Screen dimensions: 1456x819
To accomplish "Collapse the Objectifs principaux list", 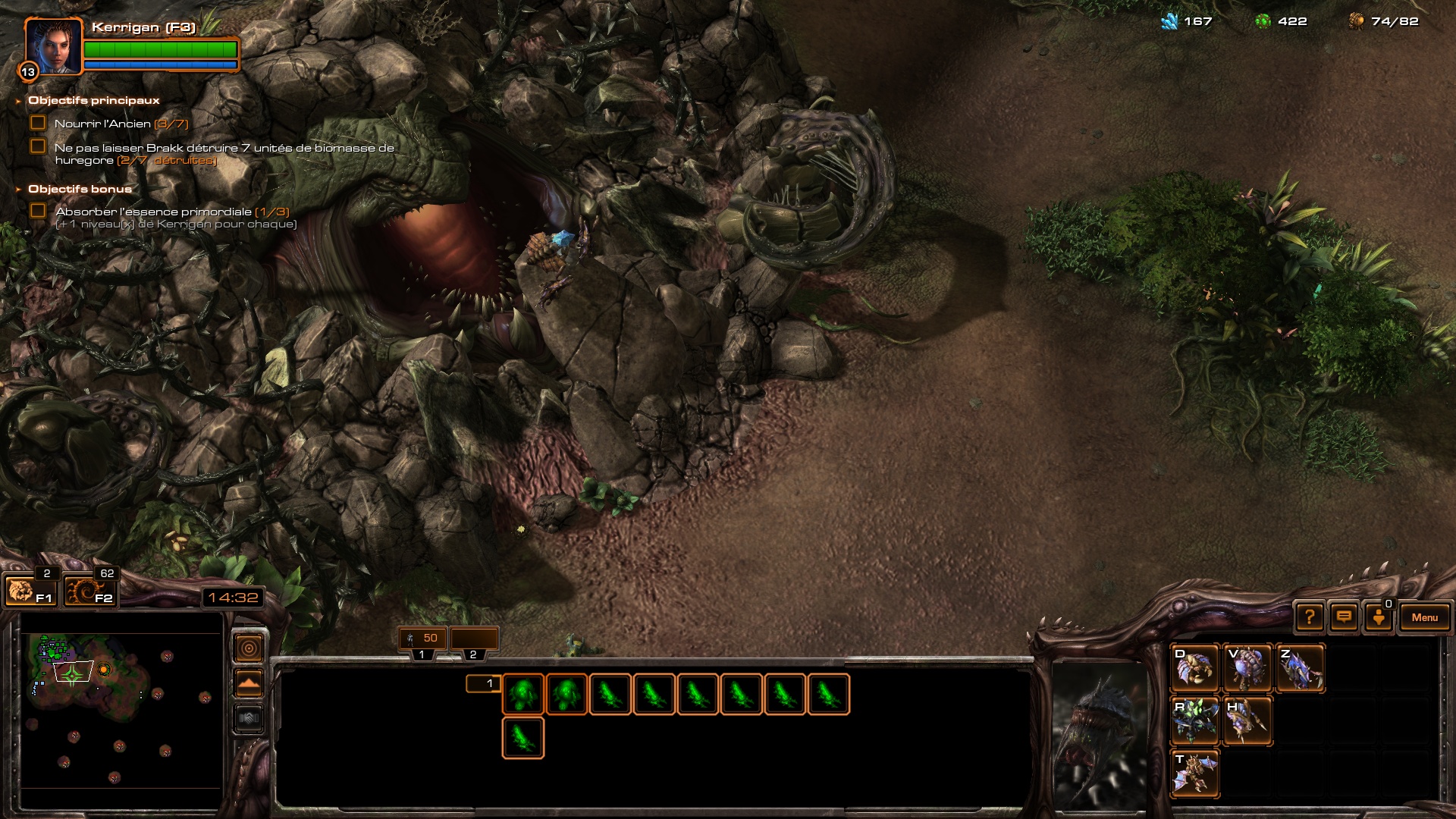I will (x=18, y=101).
